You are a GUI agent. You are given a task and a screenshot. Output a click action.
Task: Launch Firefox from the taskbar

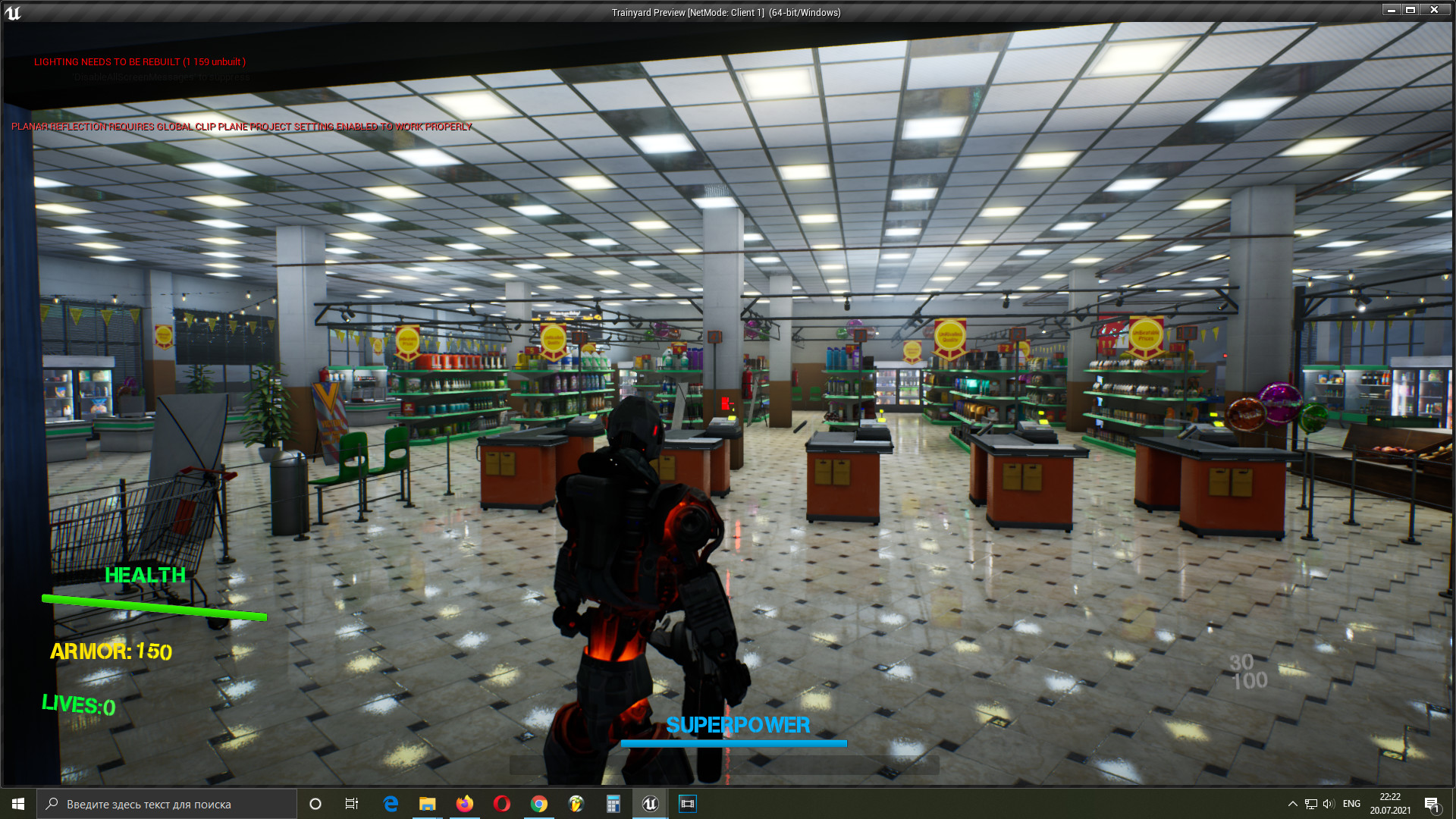(465, 804)
